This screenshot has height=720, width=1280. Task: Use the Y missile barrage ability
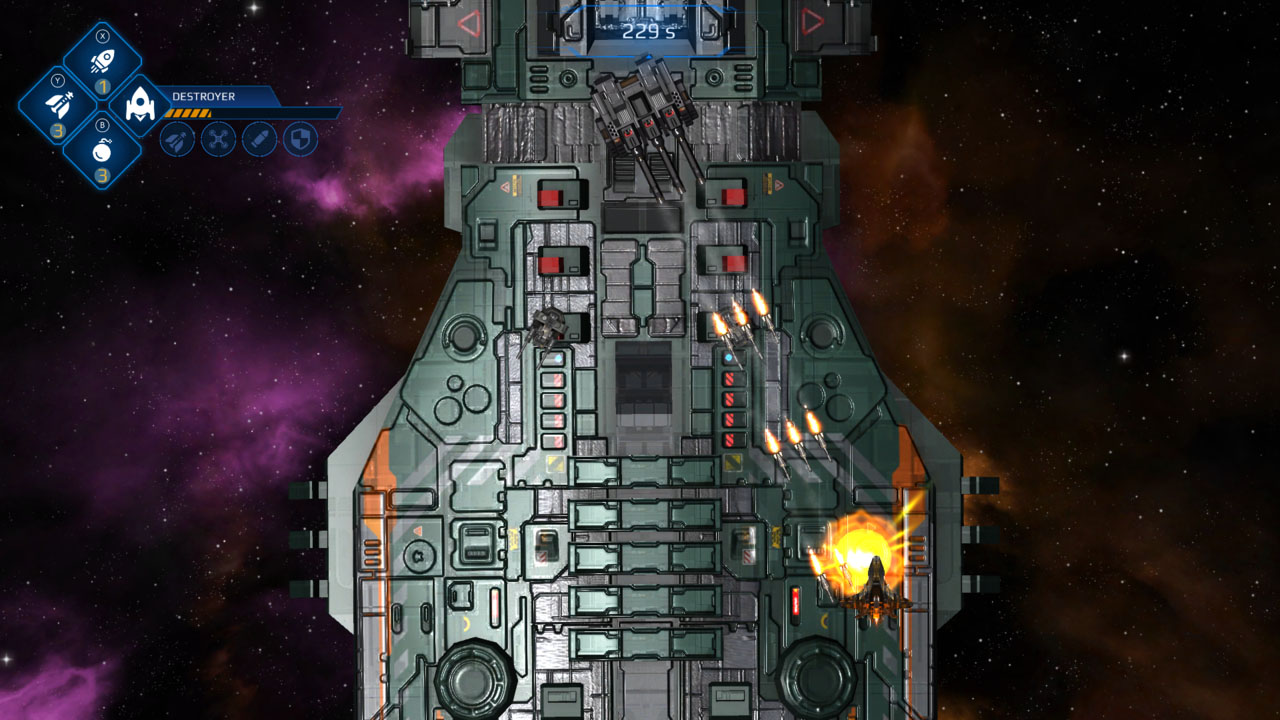[57, 105]
